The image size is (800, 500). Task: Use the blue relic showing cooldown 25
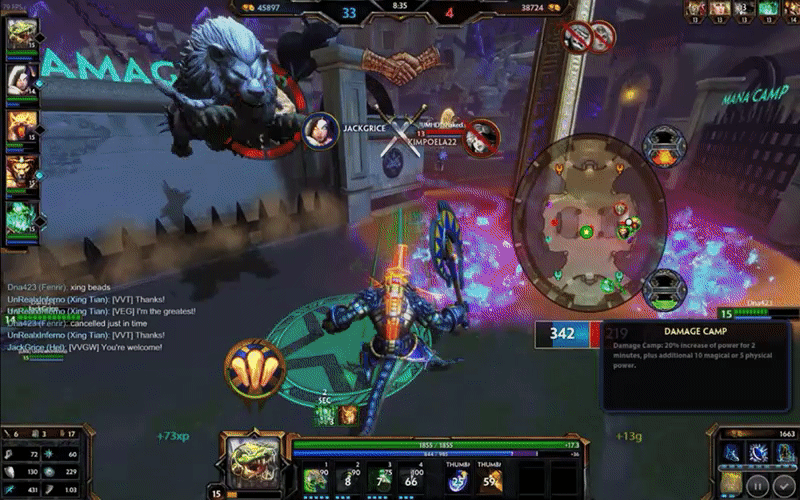tap(457, 480)
